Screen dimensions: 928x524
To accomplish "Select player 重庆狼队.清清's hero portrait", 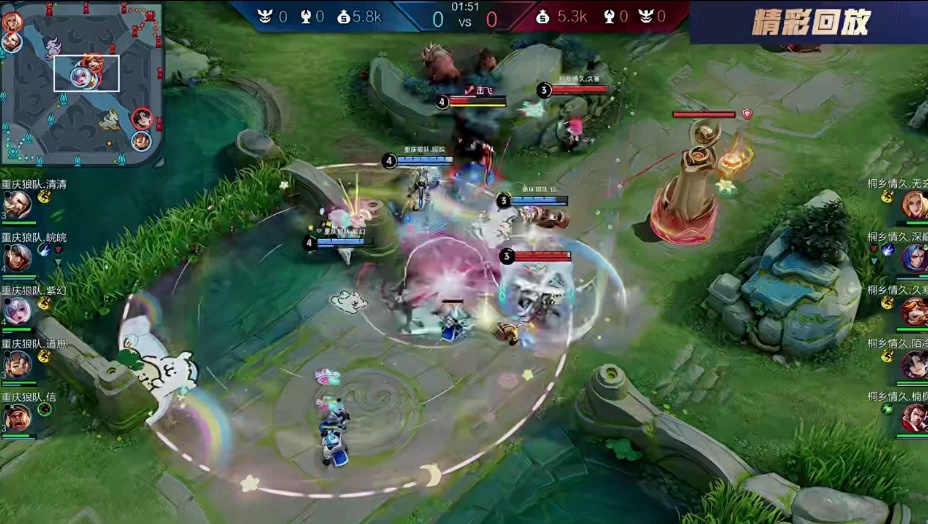I will (16, 205).
